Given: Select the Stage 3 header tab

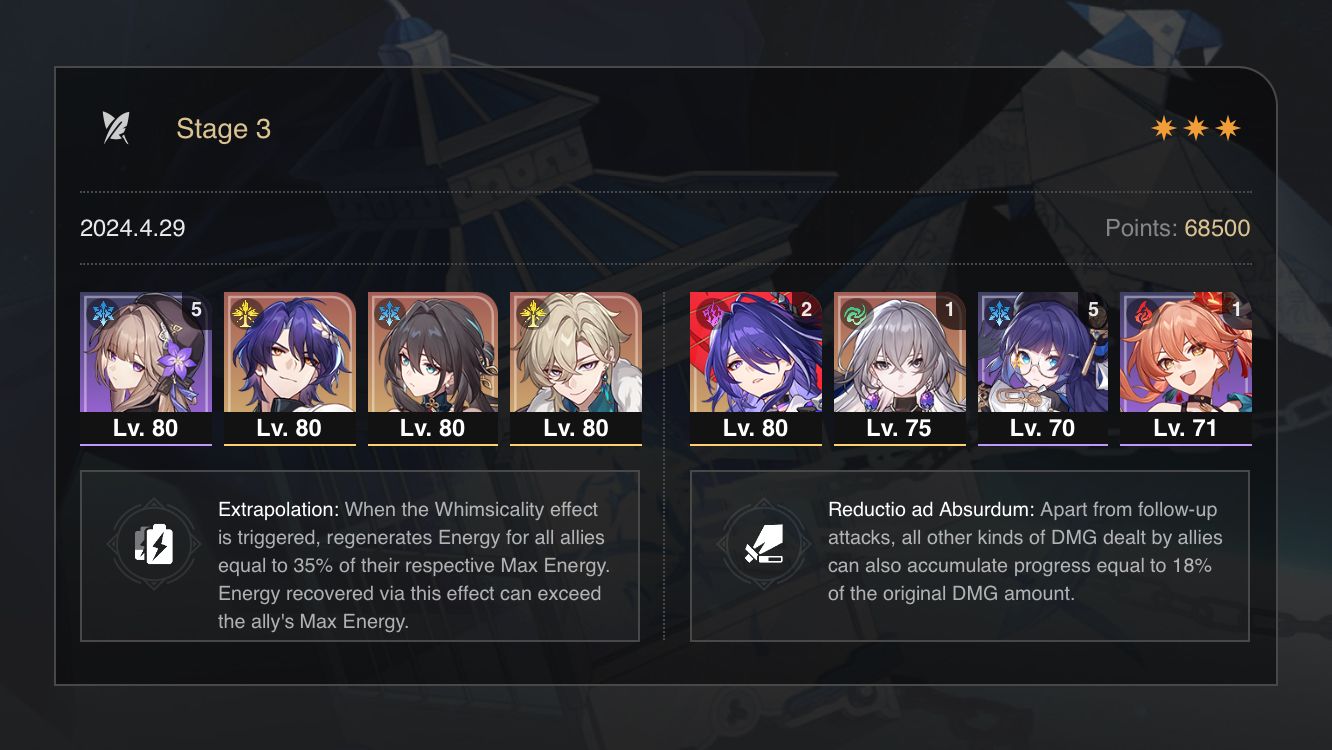Looking at the screenshot, I should point(223,128).
